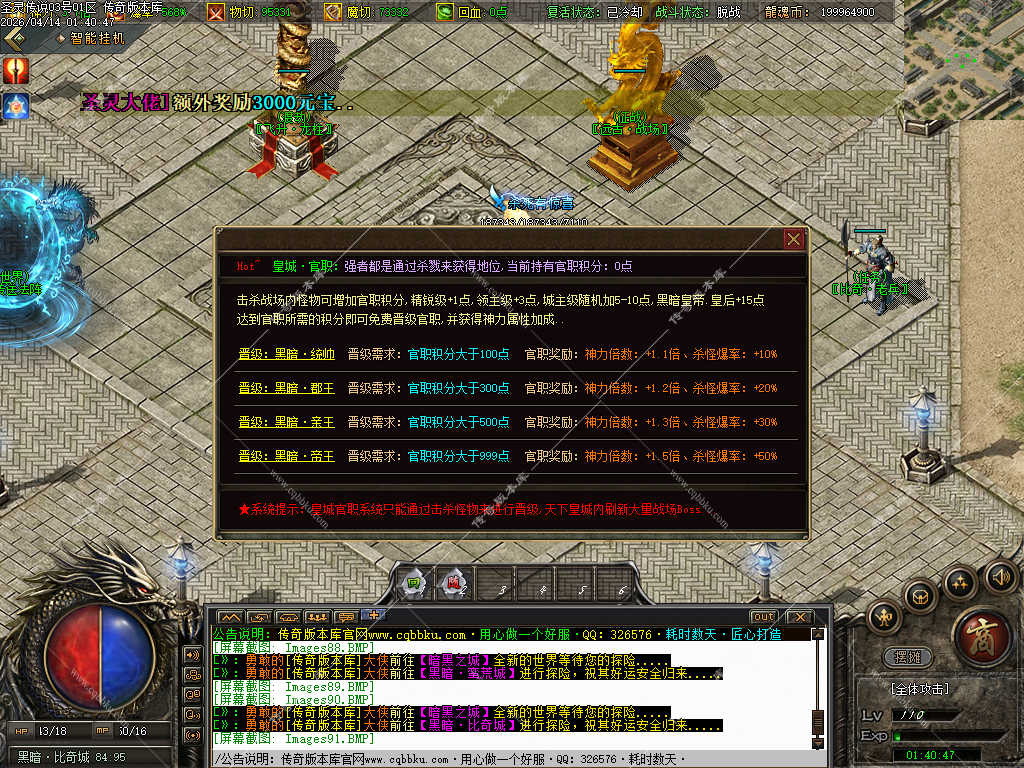Click the chat window 'out' button

pyautogui.click(x=764, y=616)
